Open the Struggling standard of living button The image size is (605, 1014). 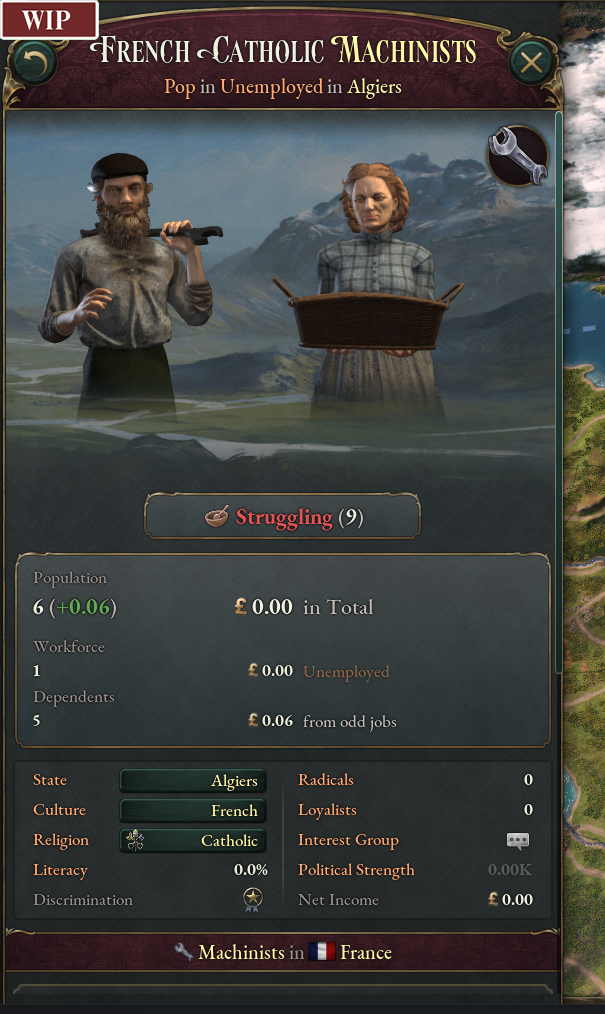coord(283,517)
